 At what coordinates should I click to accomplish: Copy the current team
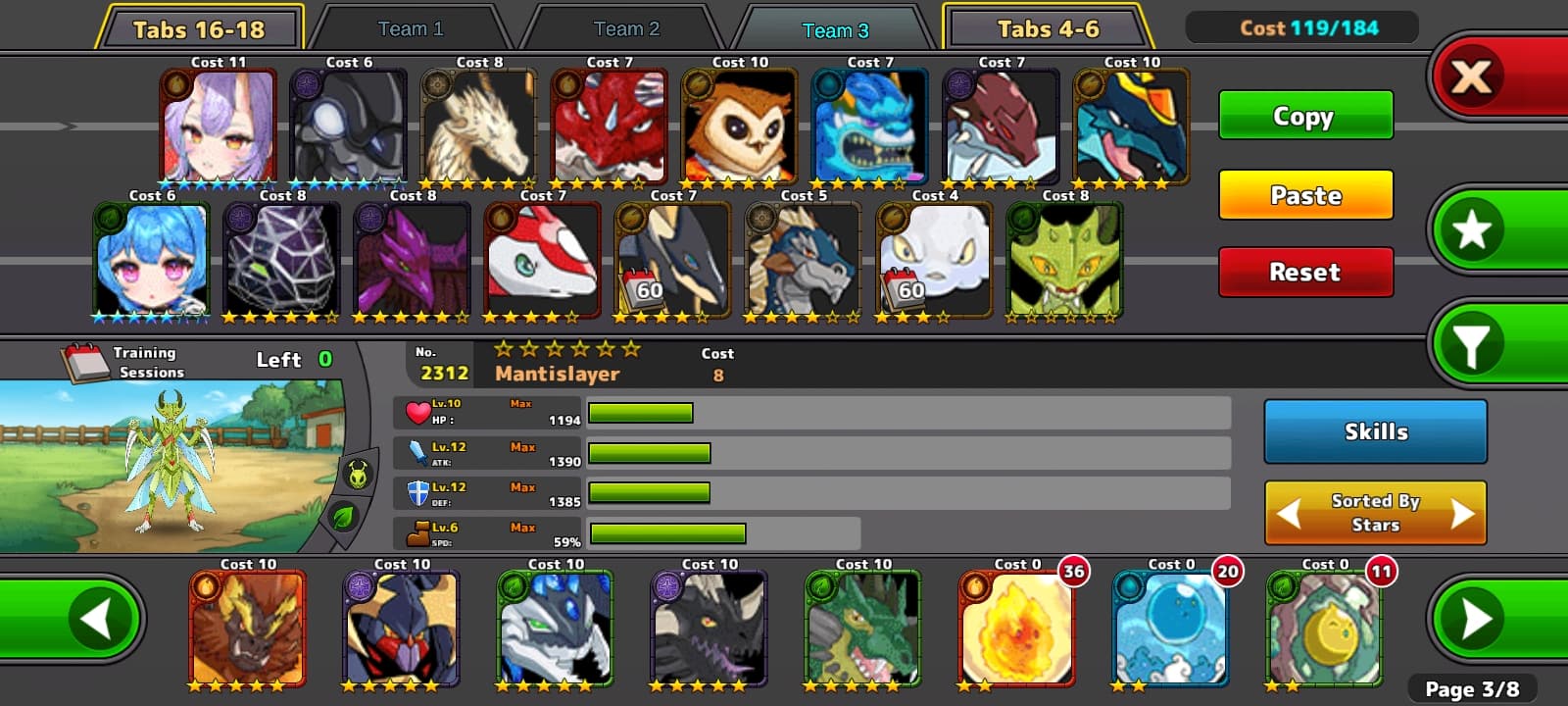point(1305,116)
